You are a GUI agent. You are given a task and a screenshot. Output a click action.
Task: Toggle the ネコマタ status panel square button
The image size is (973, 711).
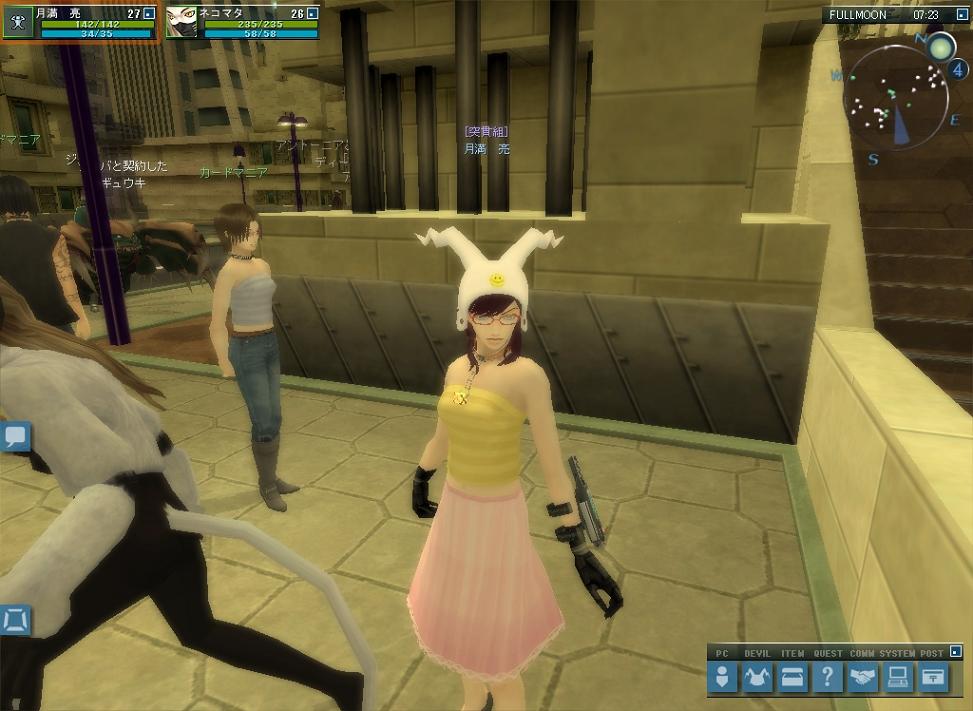tap(312, 14)
